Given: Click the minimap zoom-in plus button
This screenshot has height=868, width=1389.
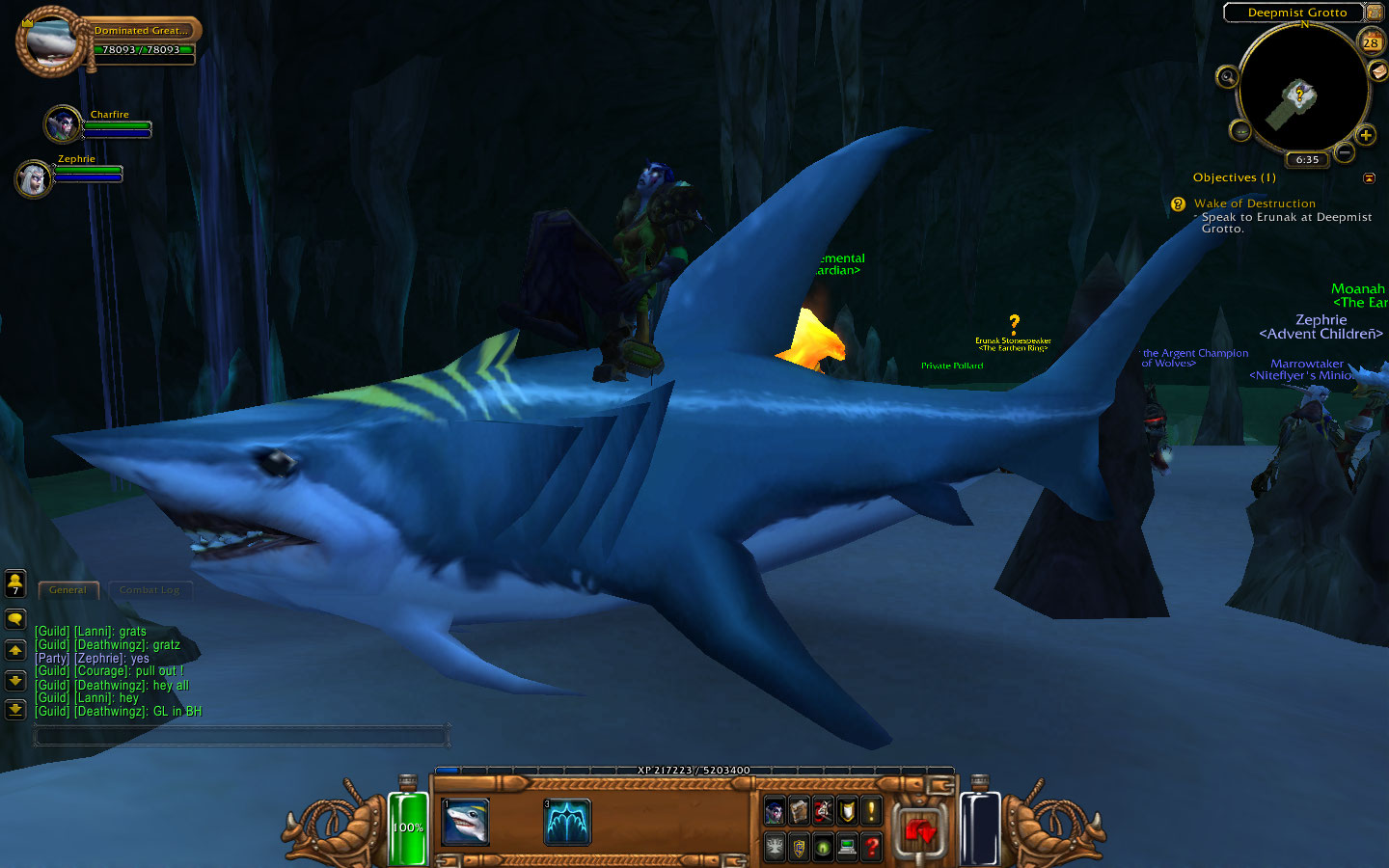Looking at the screenshot, I should (x=1366, y=135).
